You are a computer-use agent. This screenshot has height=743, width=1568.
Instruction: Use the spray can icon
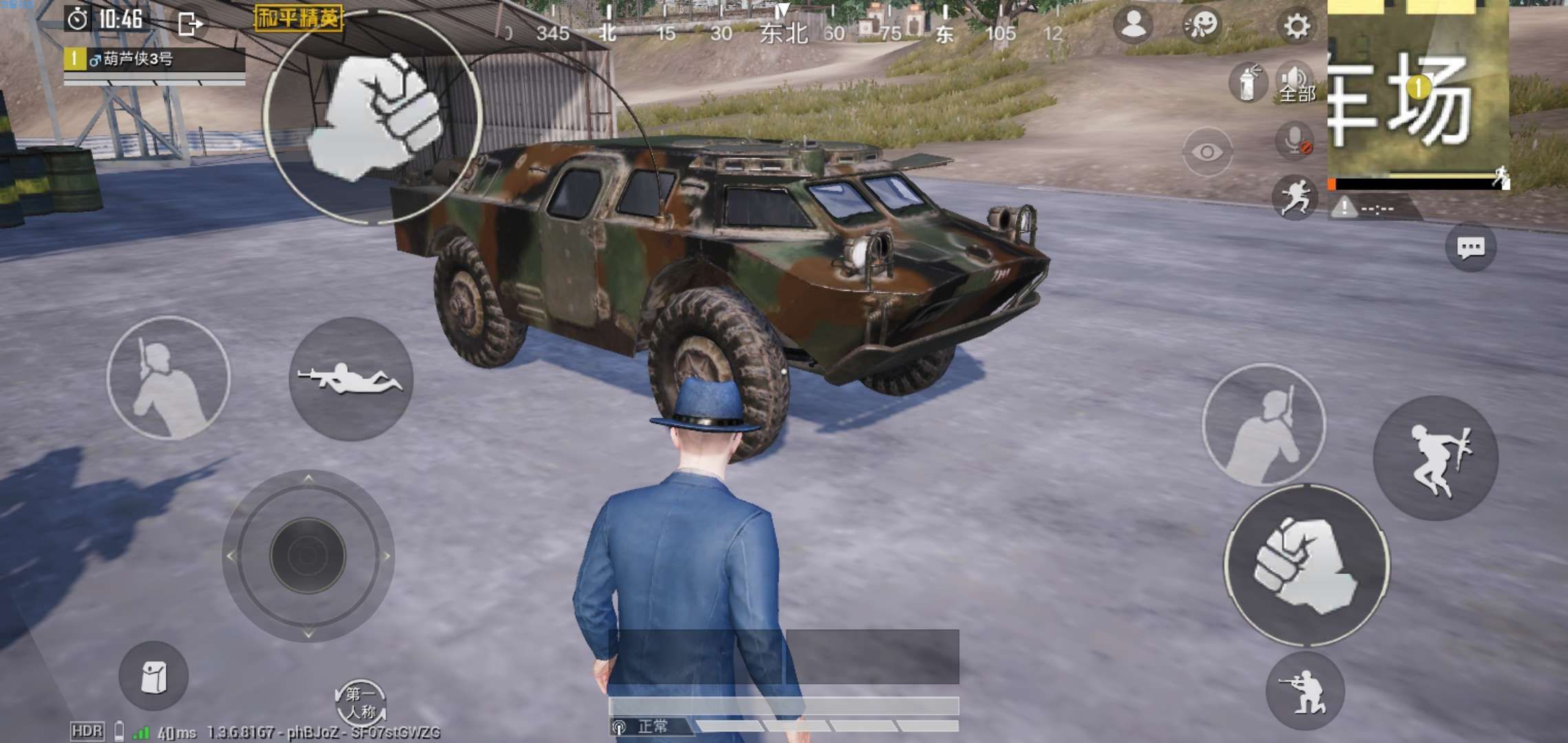(x=1246, y=83)
